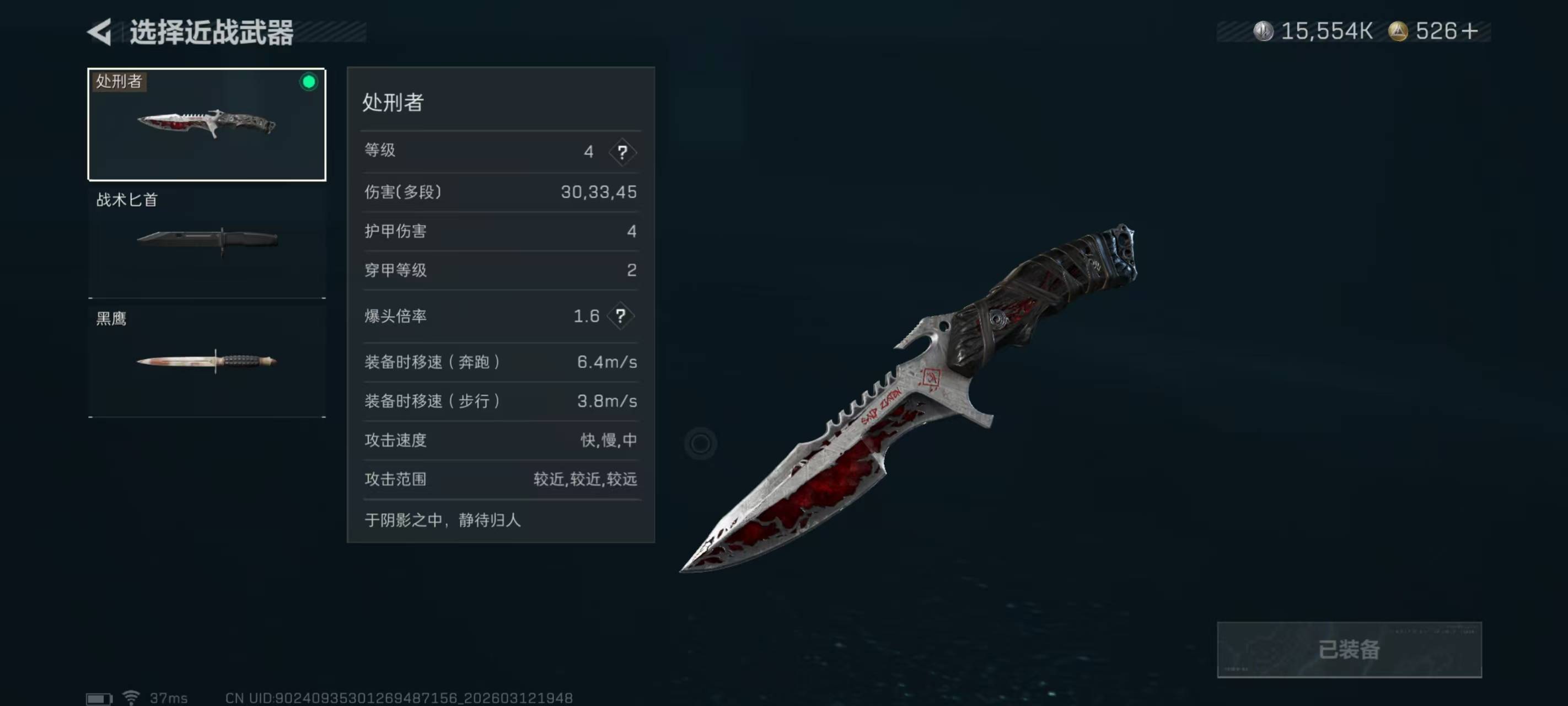Image resolution: width=1568 pixels, height=706 pixels.
Task: Select the 处刑者 knife card
Action: pyautogui.click(x=207, y=124)
